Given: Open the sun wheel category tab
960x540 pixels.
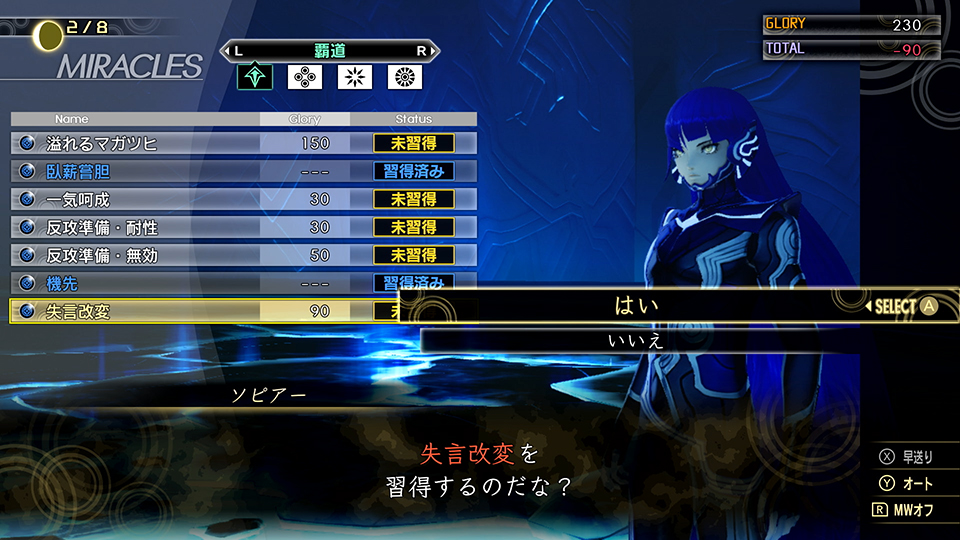Looking at the screenshot, I should pyautogui.click(x=404, y=77).
